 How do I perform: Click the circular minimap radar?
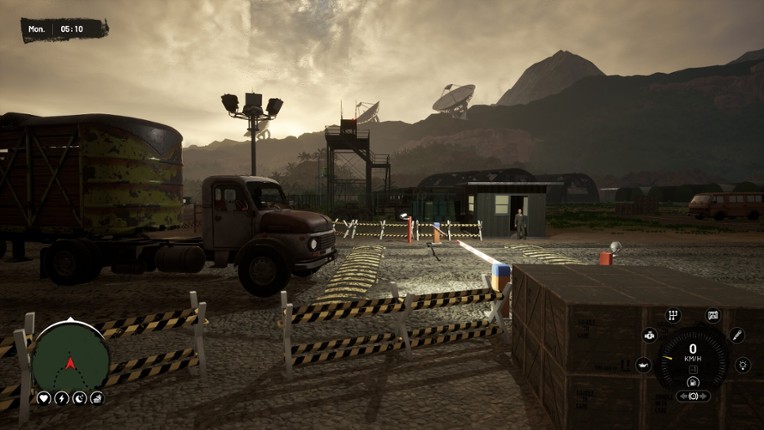71,355
